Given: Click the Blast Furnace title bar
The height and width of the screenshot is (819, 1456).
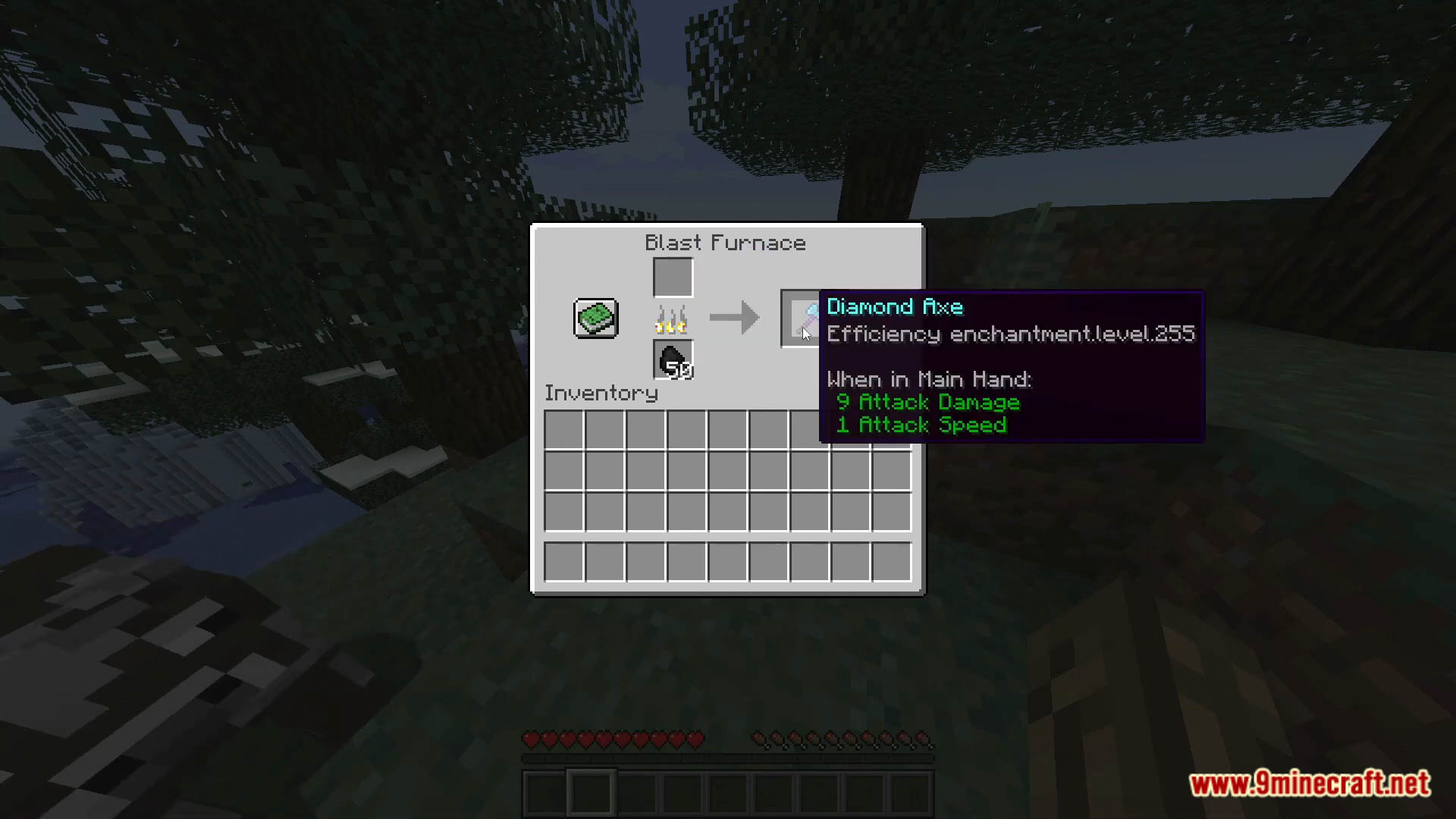Looking at the screenshot, I should coord(724,243).
